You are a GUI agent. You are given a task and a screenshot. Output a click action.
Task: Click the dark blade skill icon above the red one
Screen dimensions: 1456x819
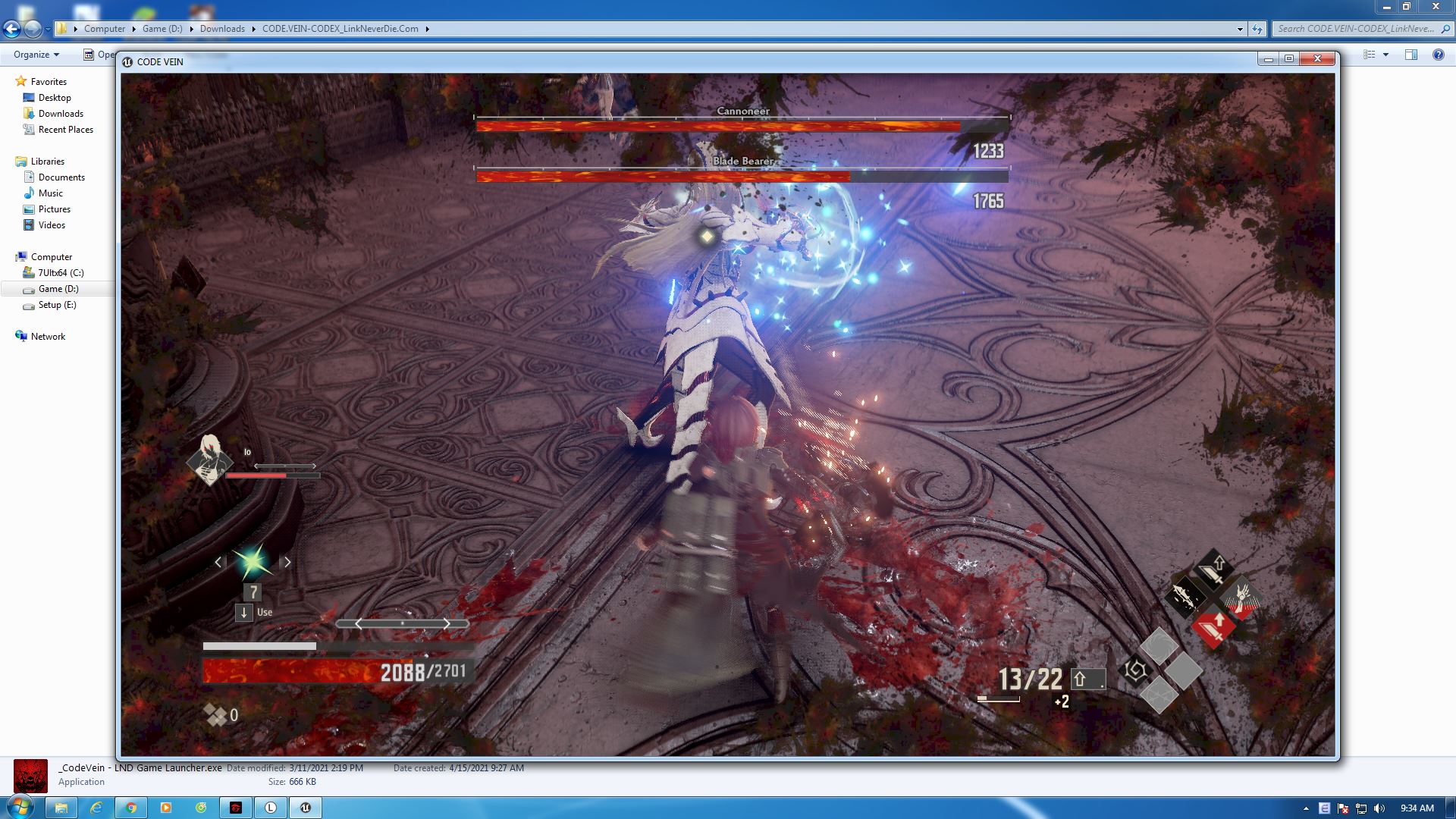(1214, 570)
